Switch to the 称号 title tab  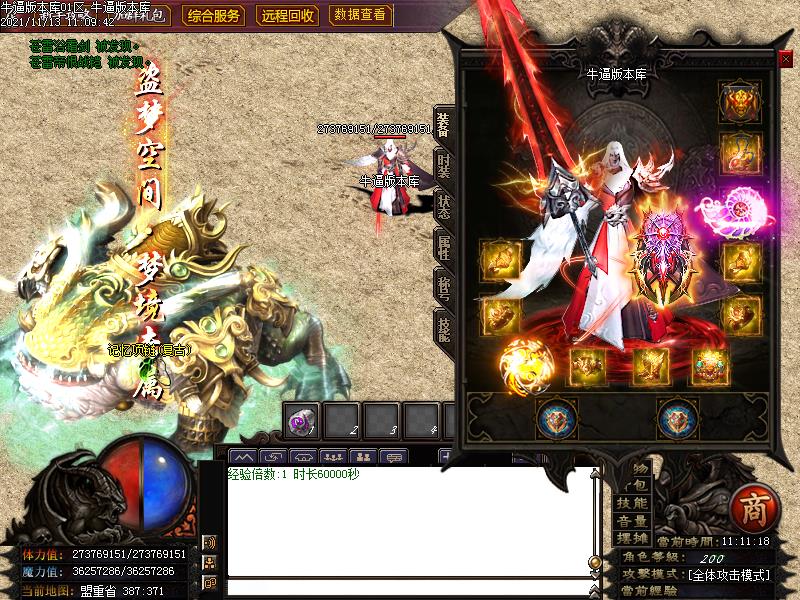pos(443,288)
